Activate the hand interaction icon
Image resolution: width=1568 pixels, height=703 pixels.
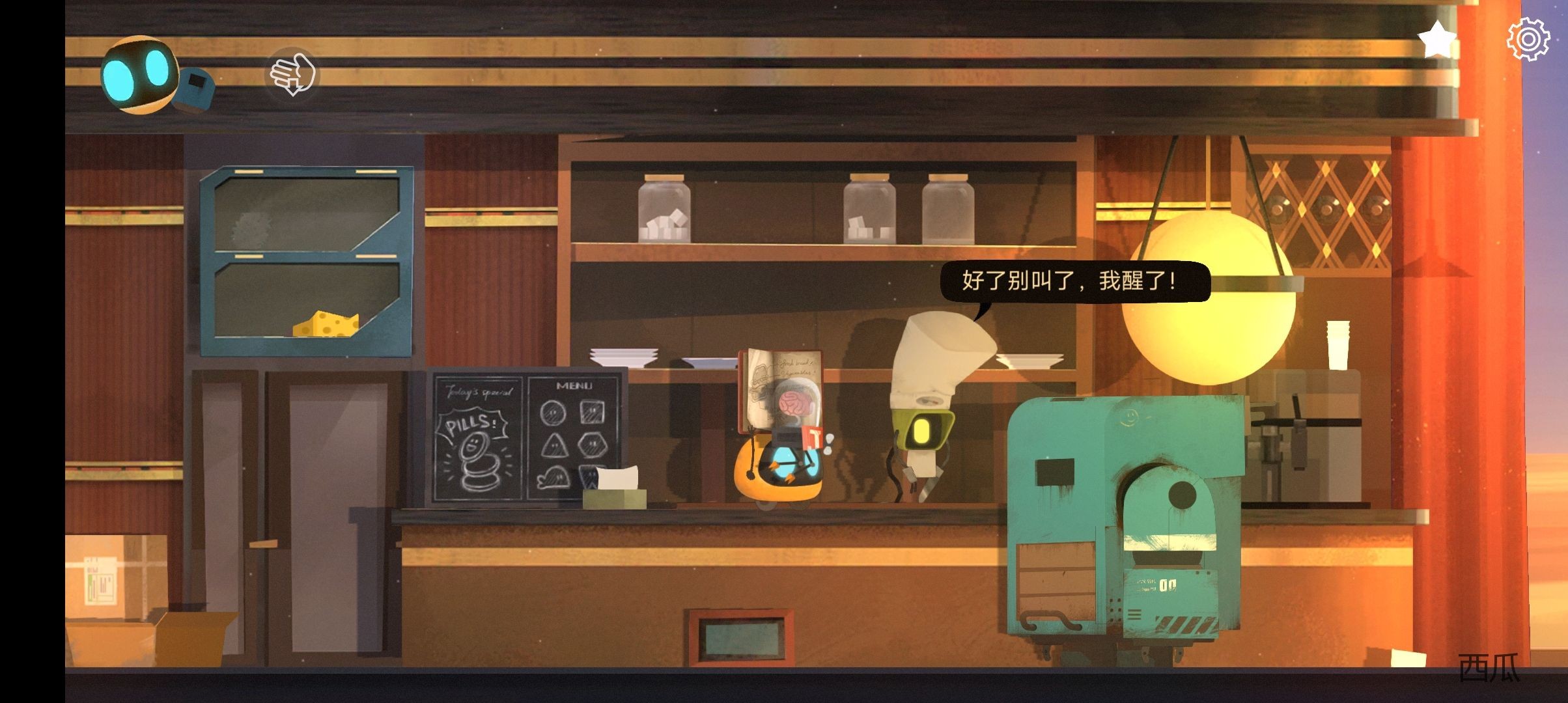[x=292, y=74]
